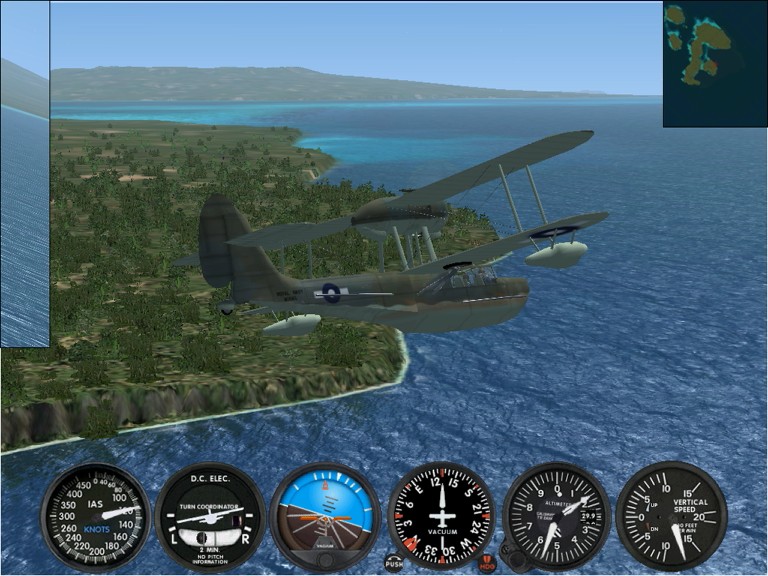Click the PUSH knob on heading gauge
Screen dimensions: 768x576
pyautogui.click(x=394, y=563)
